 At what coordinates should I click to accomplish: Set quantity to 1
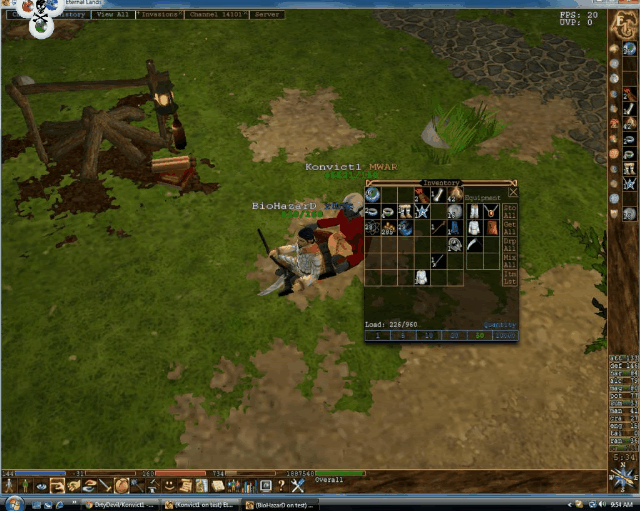[378, 336]
